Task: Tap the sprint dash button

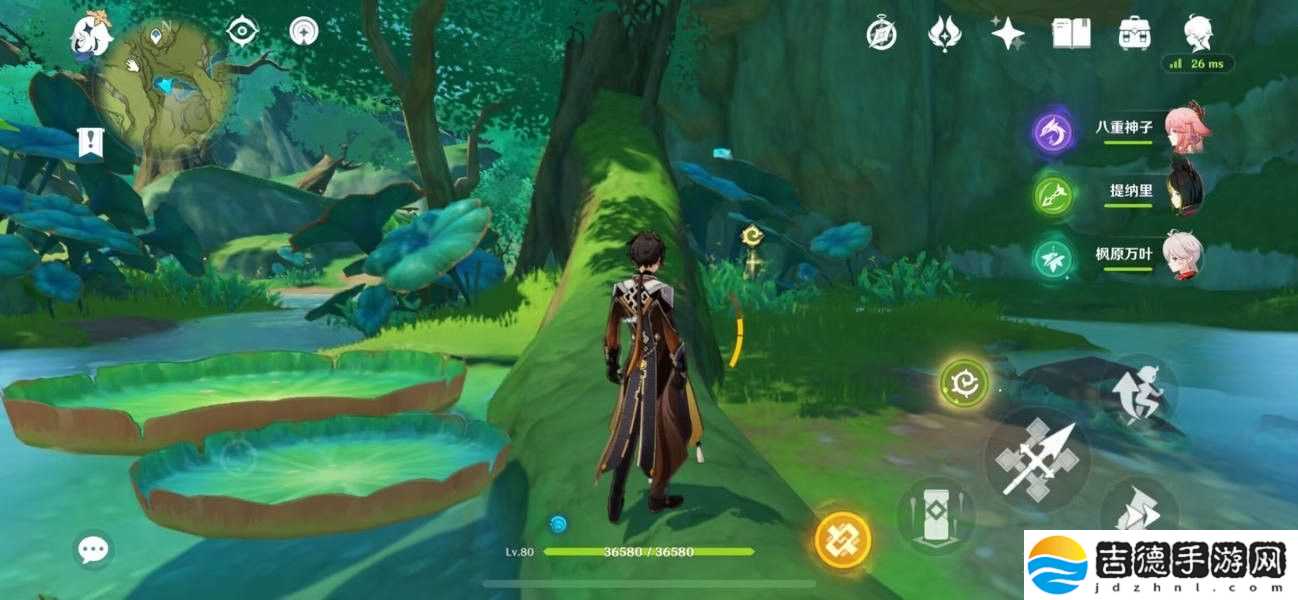Action: click(x=1137, y=512)
